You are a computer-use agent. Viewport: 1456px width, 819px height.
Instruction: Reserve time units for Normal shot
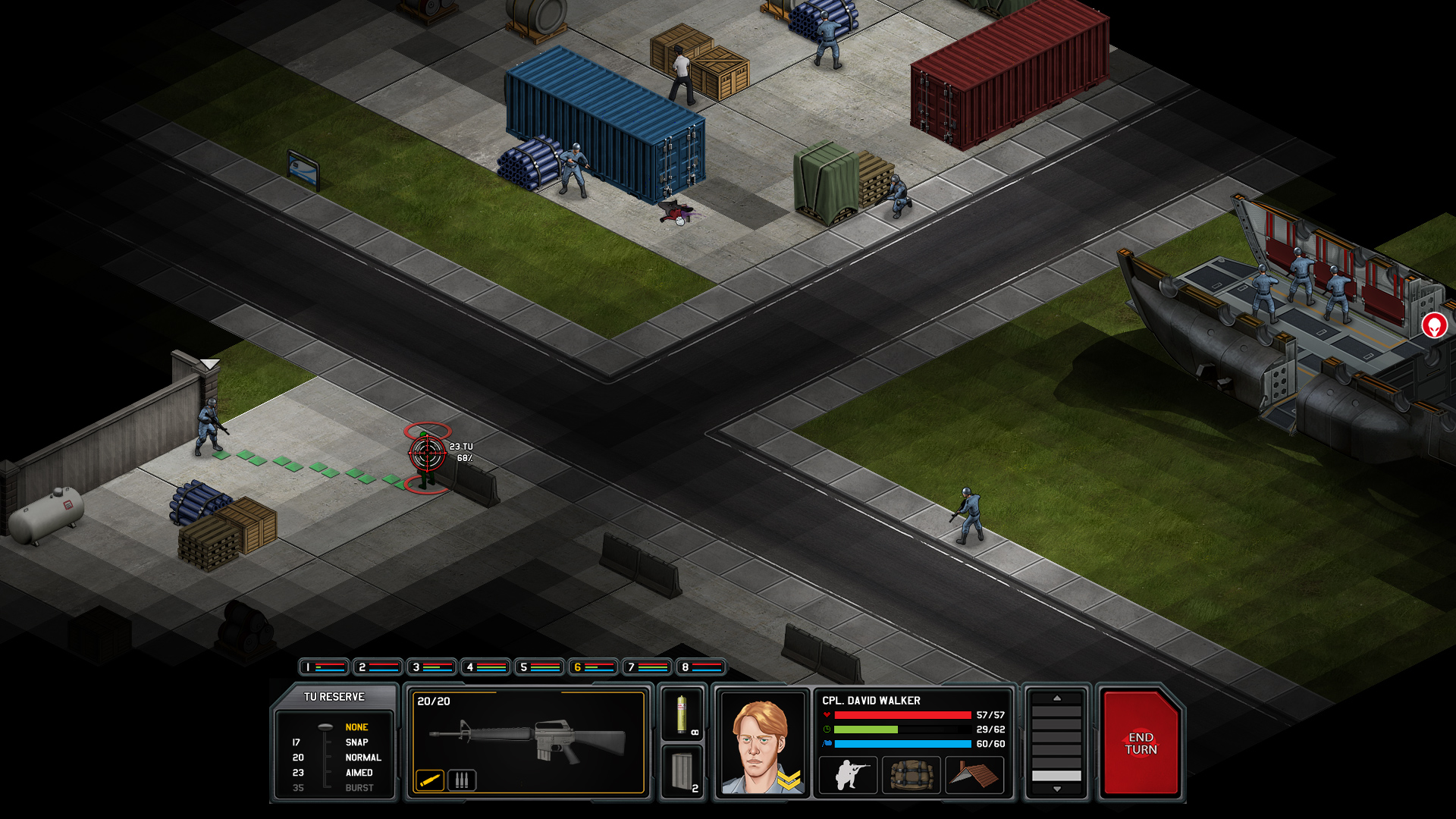click(x=362, y=758)
